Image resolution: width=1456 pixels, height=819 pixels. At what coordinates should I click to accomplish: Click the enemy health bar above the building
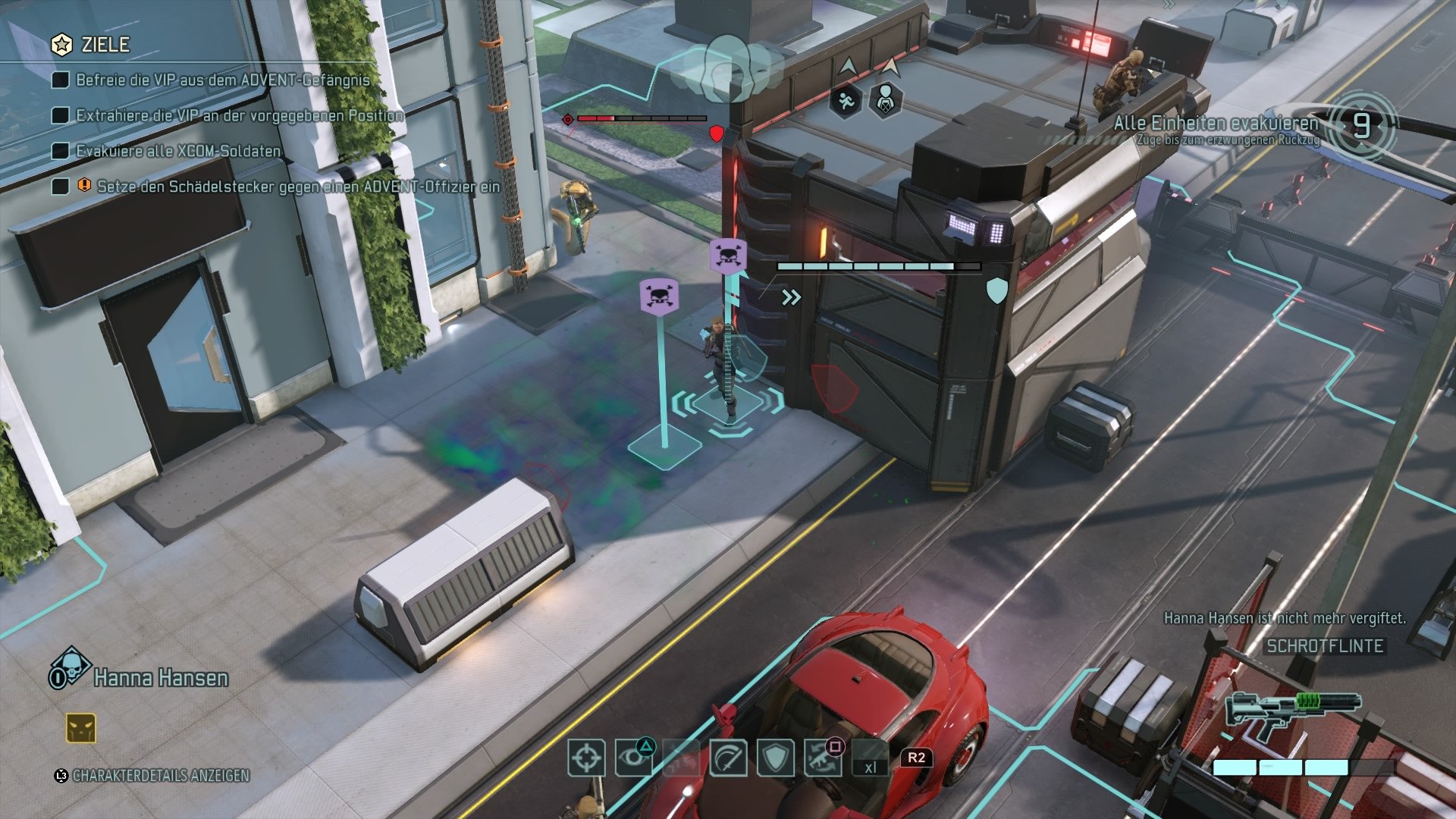point(641,118)
